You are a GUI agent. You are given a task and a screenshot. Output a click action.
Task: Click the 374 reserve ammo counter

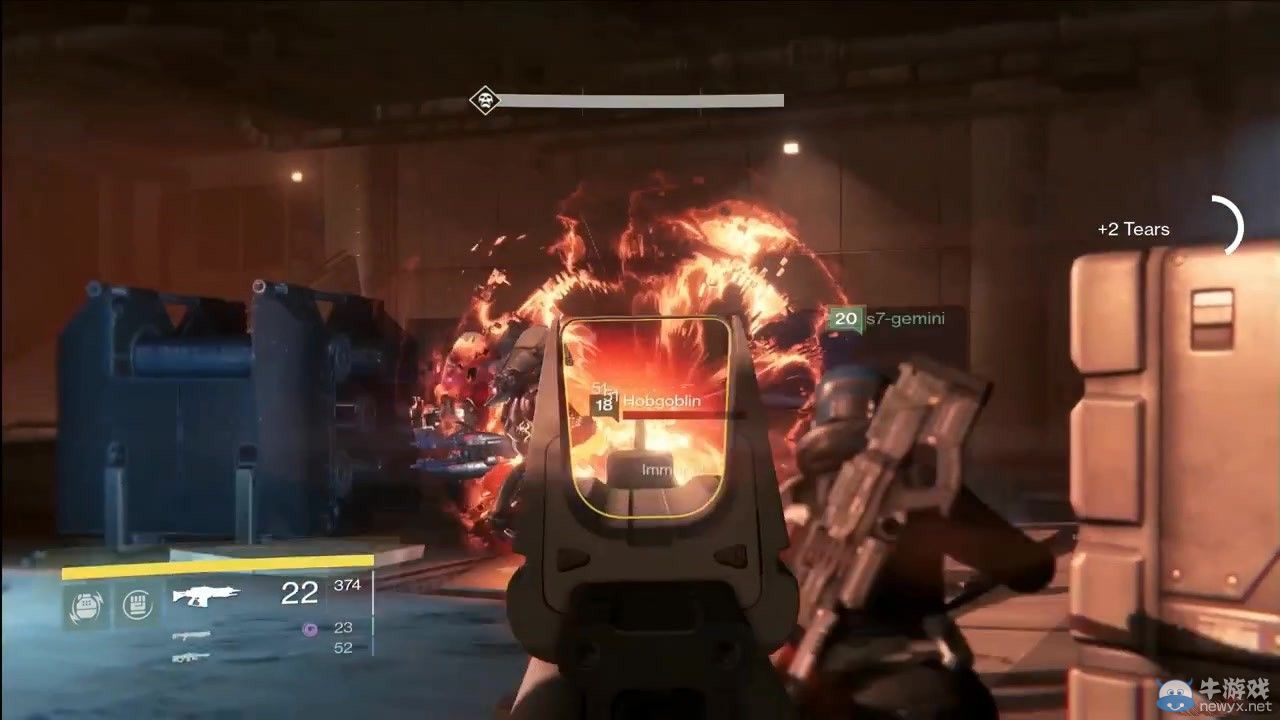pyautogui.click(x=347, y=585)
